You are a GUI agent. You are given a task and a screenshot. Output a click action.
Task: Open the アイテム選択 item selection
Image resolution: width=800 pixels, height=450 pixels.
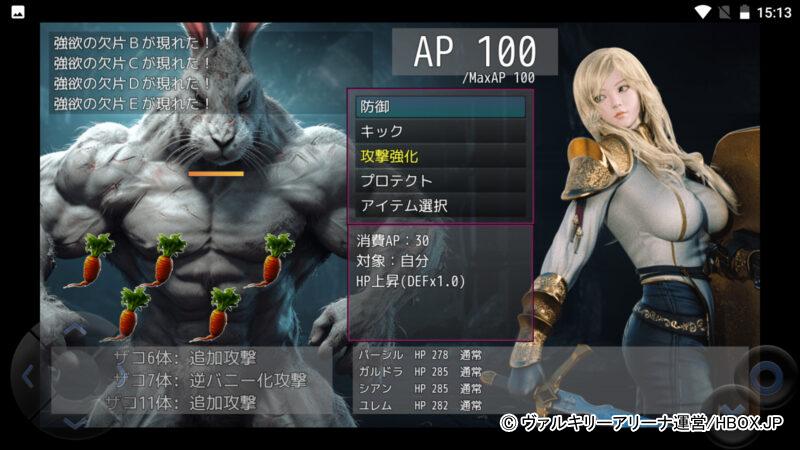click(x=440, y=206)
